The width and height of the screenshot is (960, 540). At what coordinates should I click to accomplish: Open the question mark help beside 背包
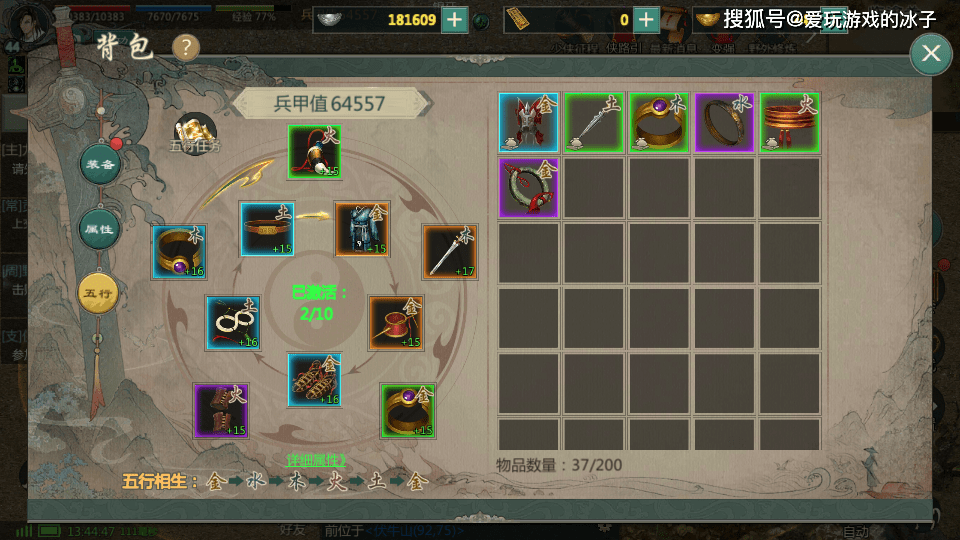coord(186,47)
